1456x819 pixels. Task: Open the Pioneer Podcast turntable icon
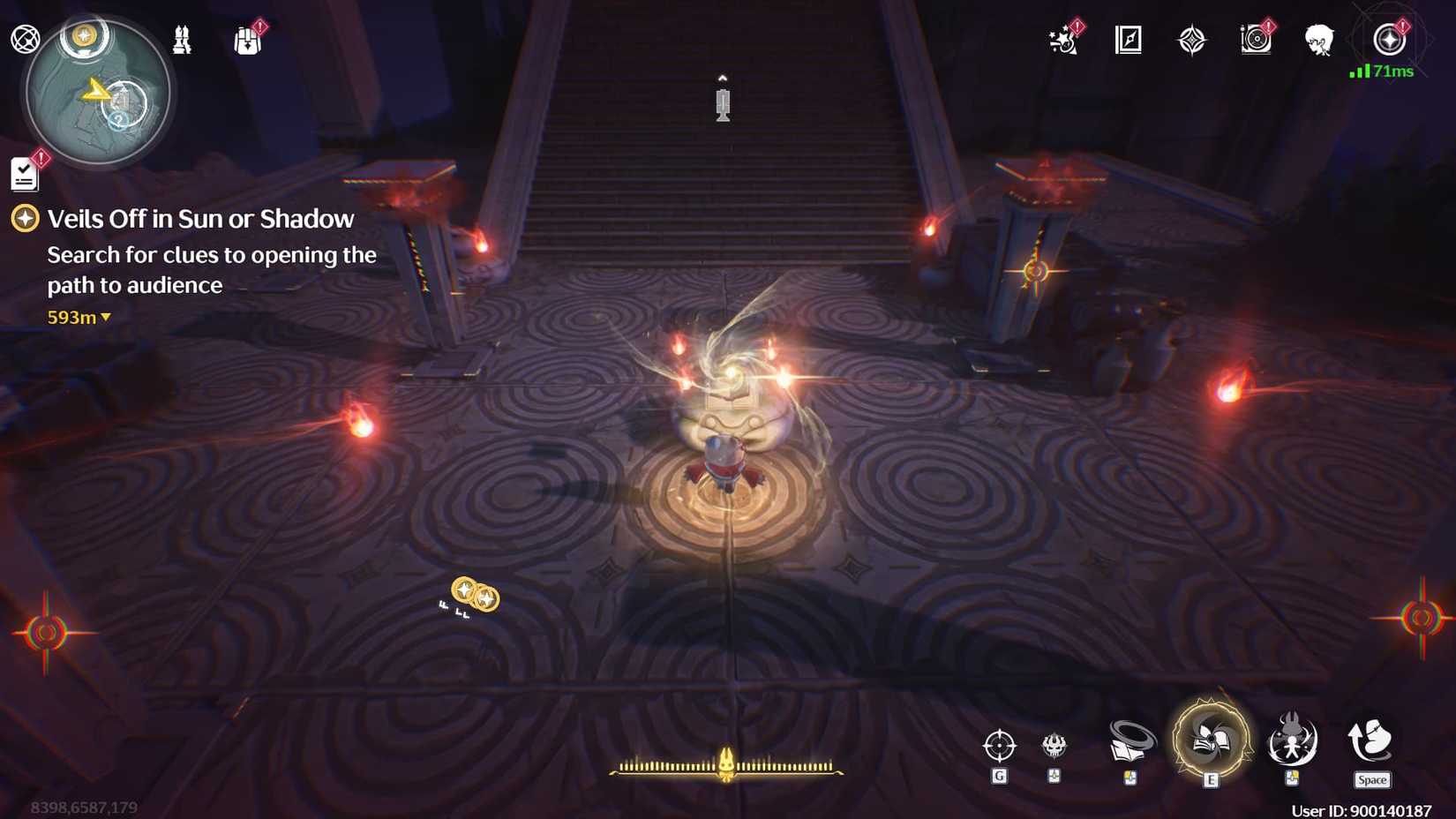(1257, 39)
